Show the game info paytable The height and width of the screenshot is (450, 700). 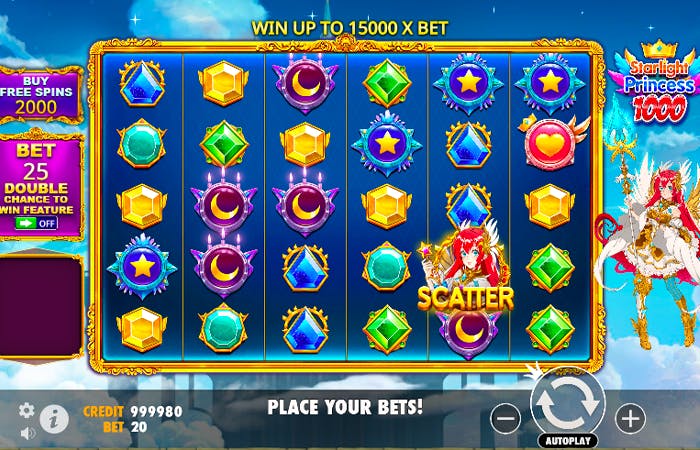(55, 418)
